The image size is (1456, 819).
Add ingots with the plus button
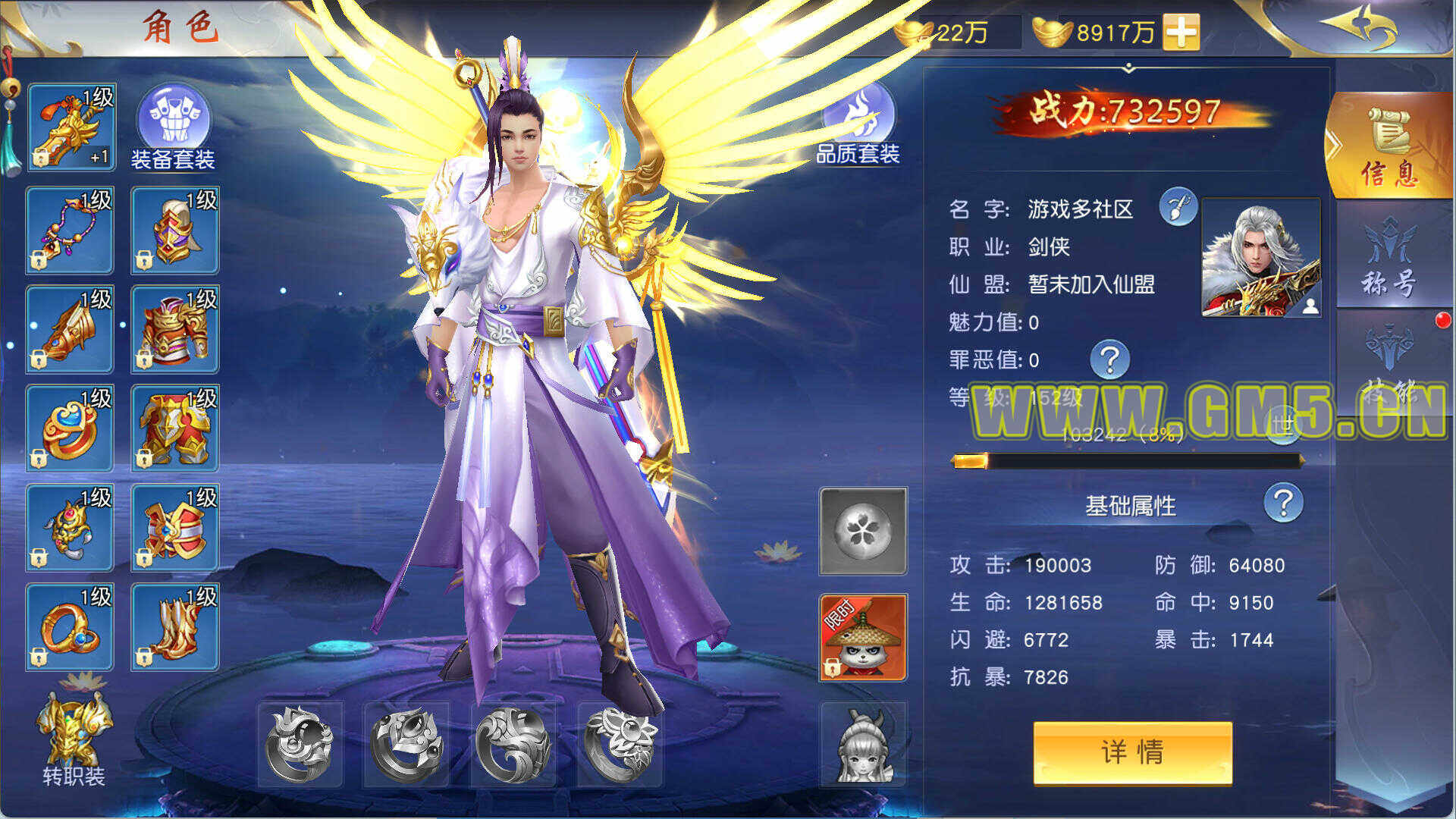pos(1181,32)
